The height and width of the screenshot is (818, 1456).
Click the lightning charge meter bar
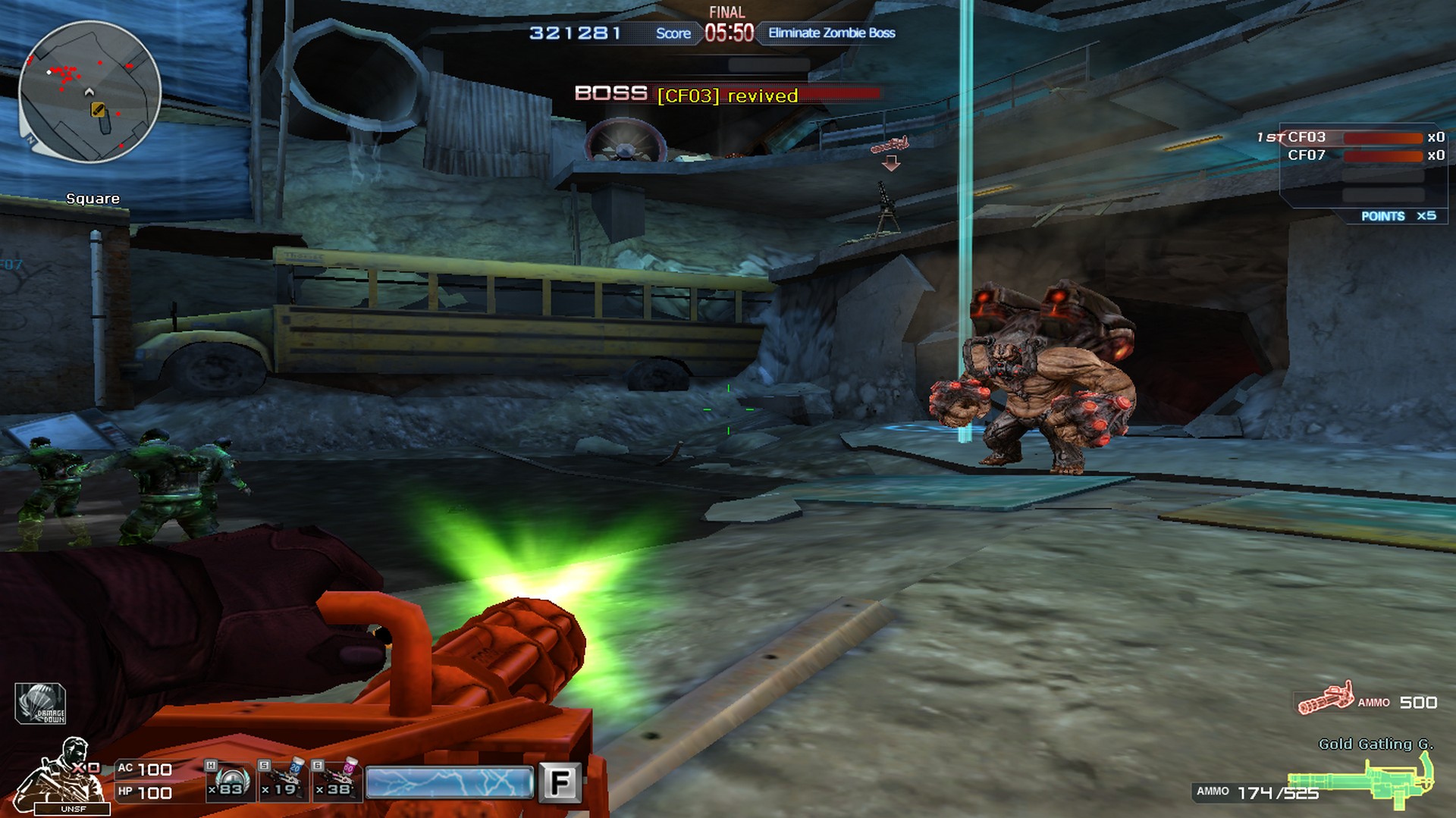pyautogui.click(x=449, y=781)
